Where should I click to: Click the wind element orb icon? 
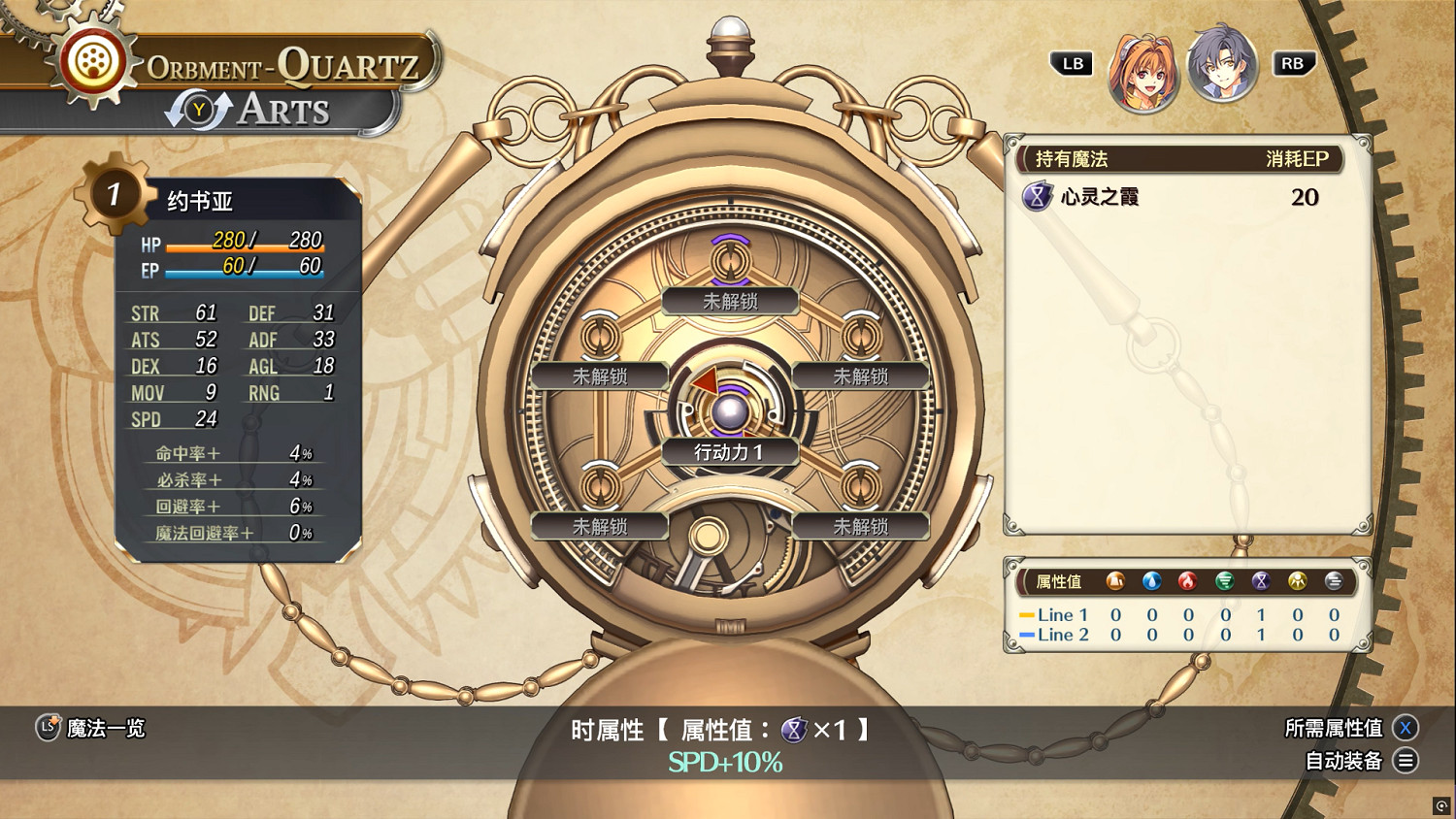pos(1225,581)
